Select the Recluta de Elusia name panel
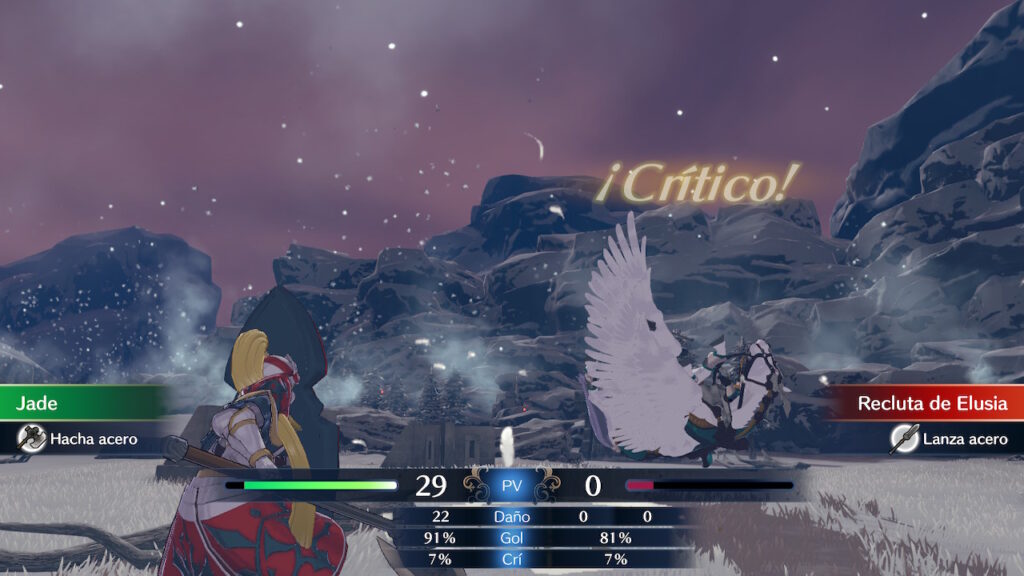The image size is (1024, 576). coord(930,404)
